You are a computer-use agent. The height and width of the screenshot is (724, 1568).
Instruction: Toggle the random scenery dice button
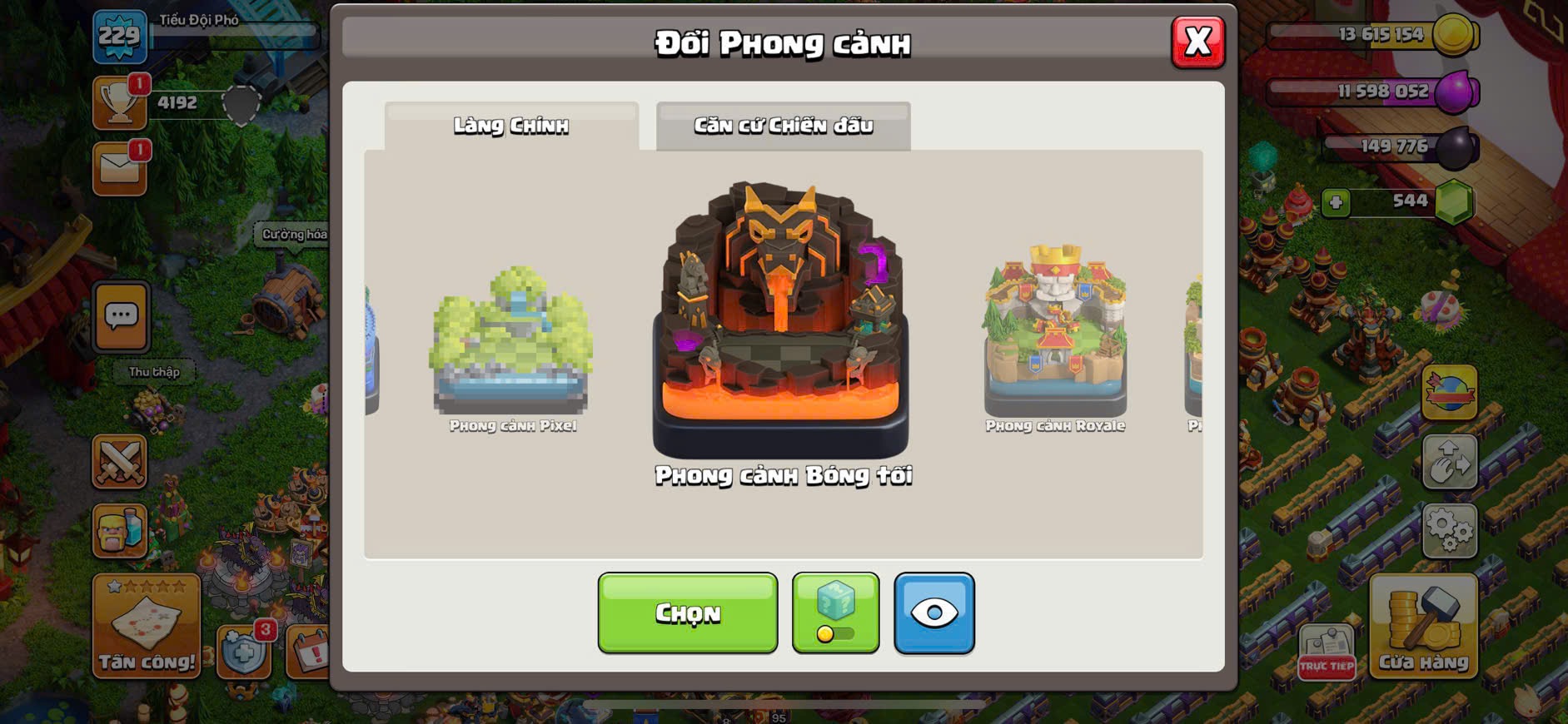tap(835, 612)
